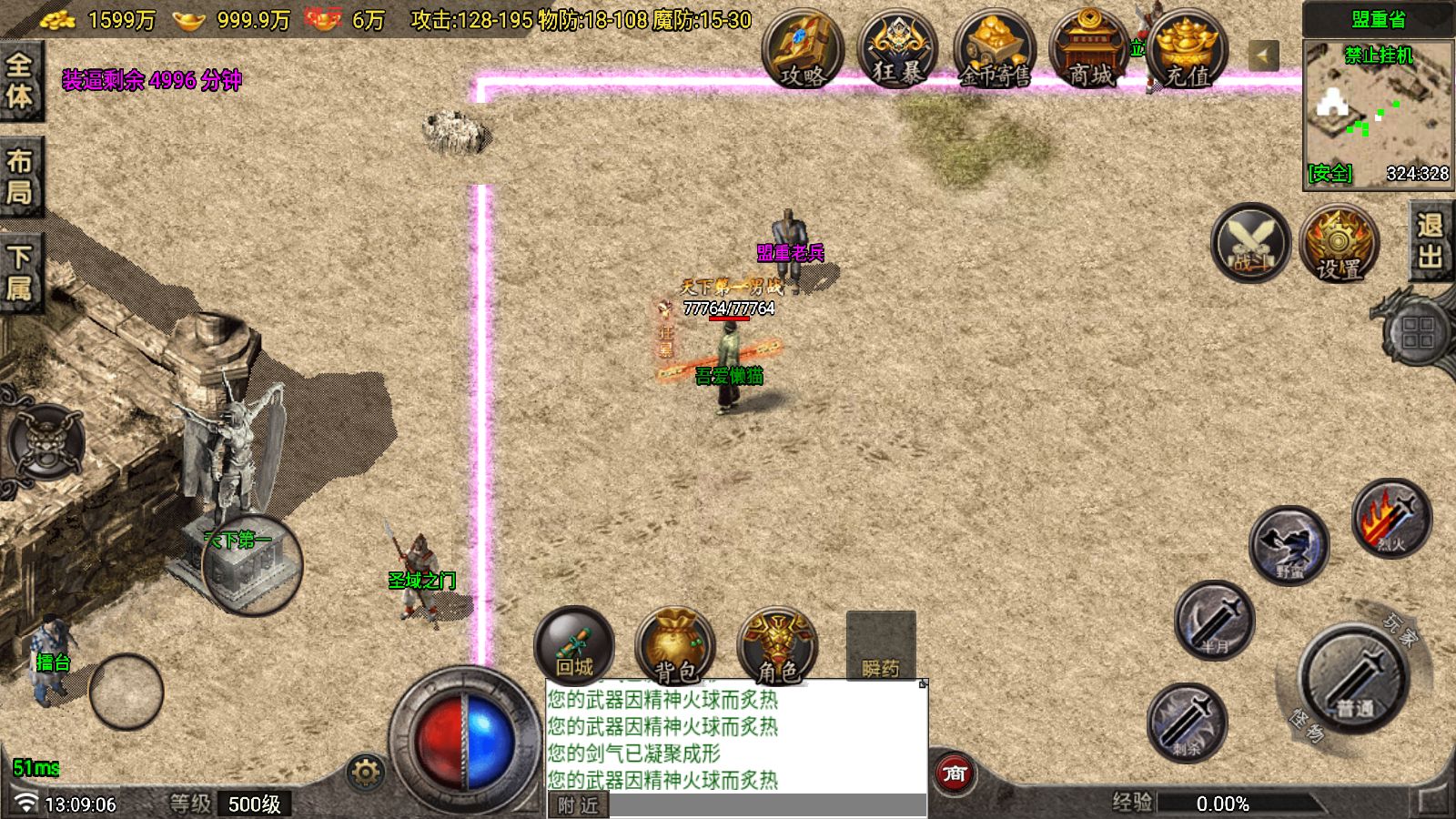Activate the 狂暴 berserk icon

[897, 51]
